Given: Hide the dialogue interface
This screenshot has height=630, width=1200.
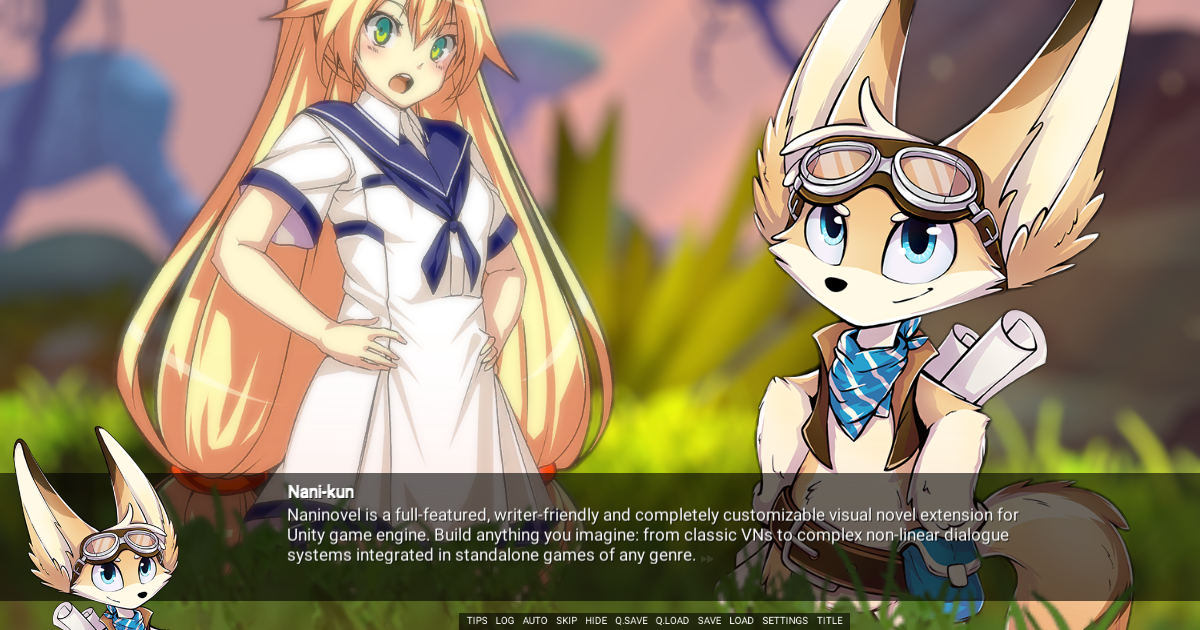Looking at the screenshot, I should [x=596, y=621].
